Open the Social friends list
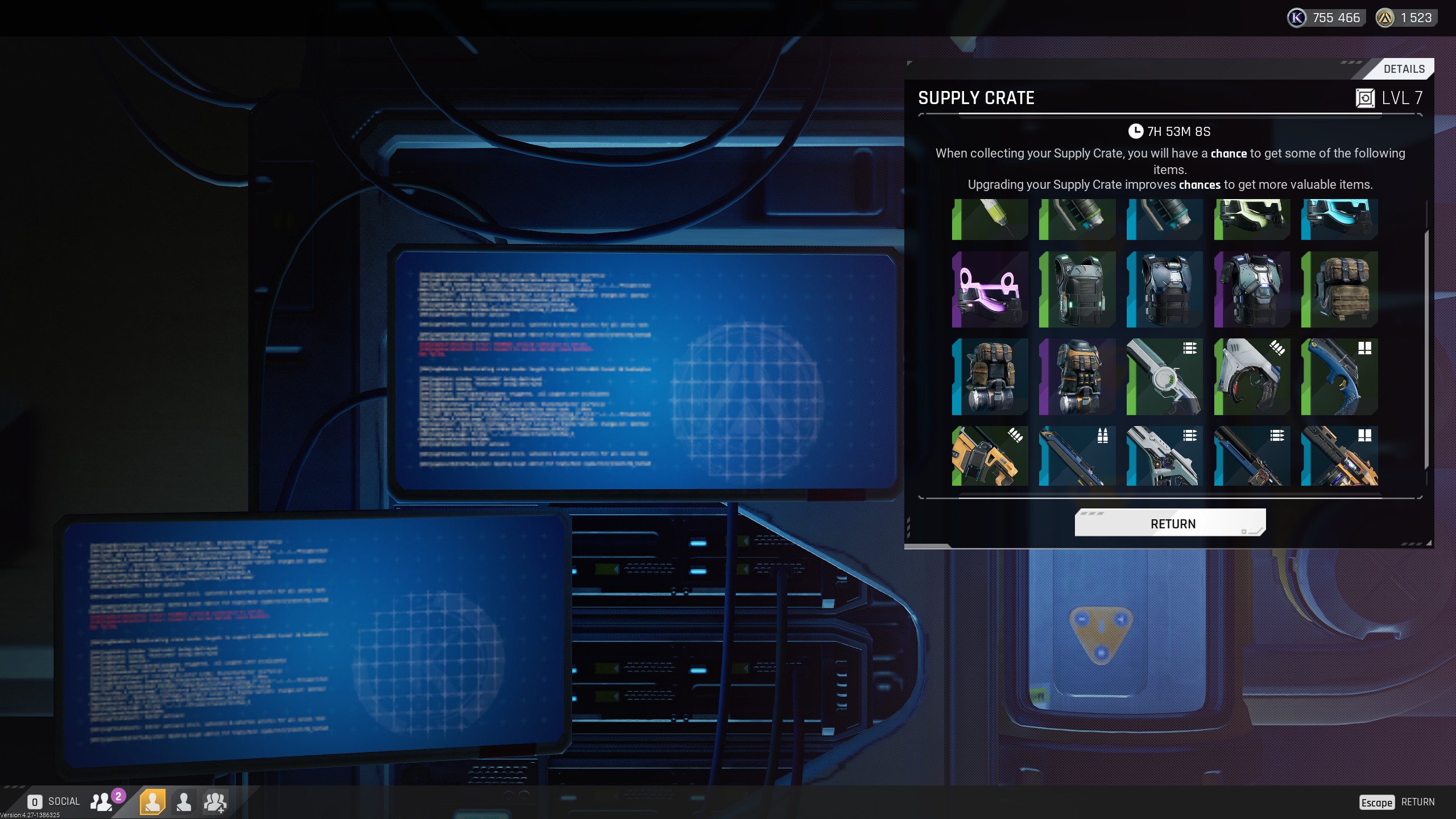The width and height of the screenshot is (1456, 819). click(x=102, y=801)
